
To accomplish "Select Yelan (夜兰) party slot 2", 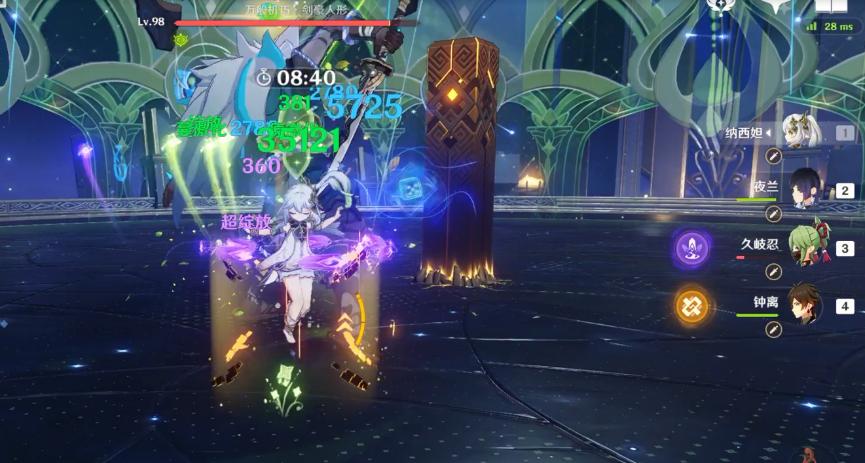I will coord(805,187).
